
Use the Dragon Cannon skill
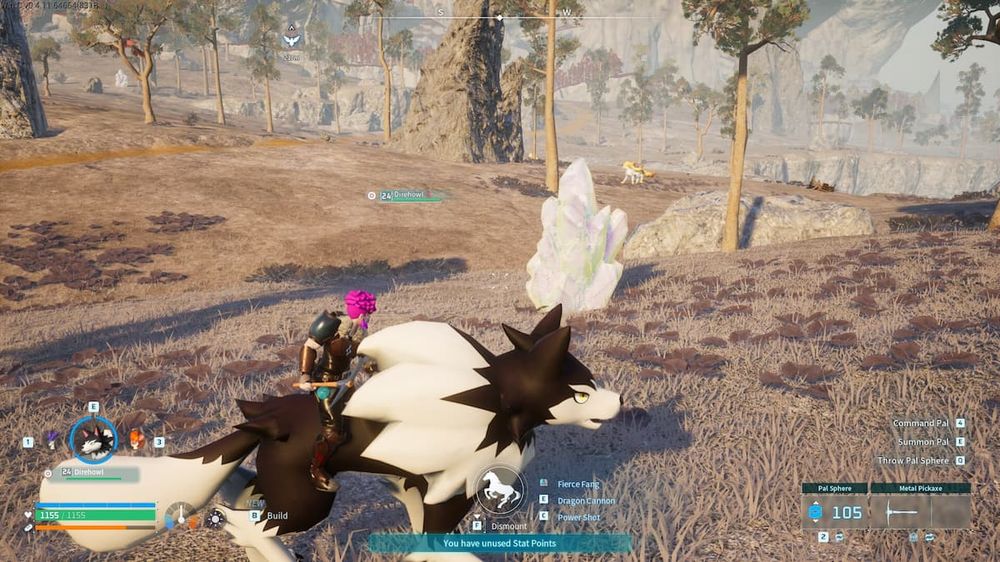pos(587,500)
